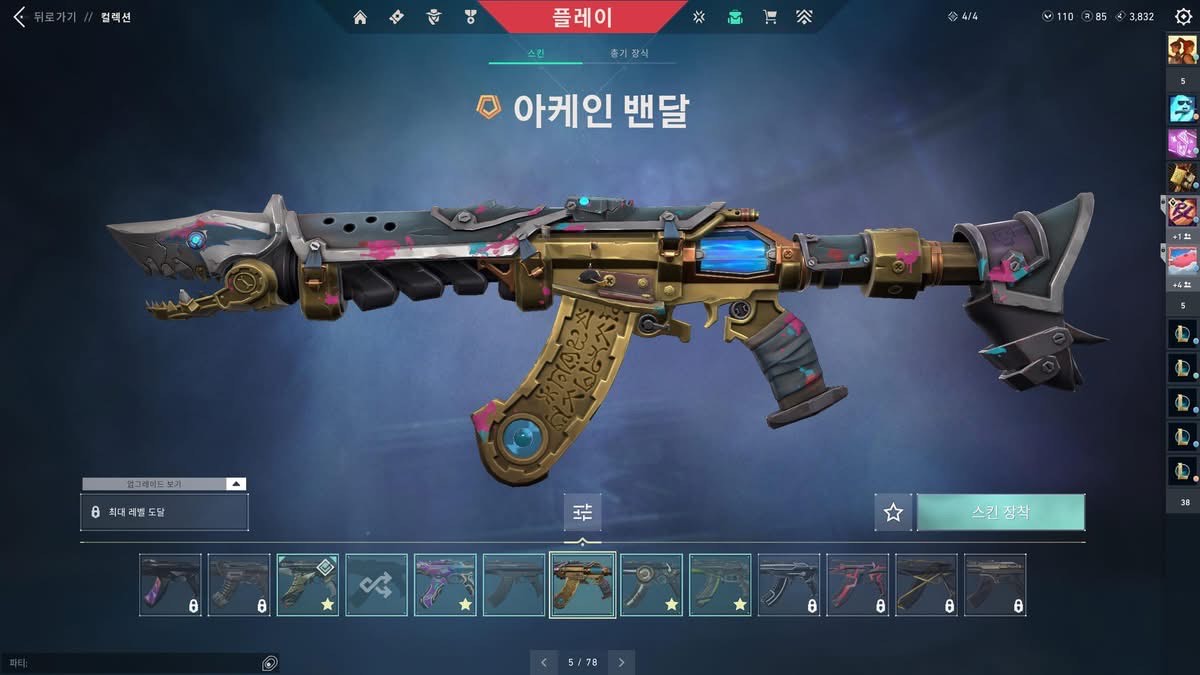The width and height of the screenshot is (1200, 675).
Task: Select the locked red Vandal skin thumbnail
Action: [x=857, y=585]
